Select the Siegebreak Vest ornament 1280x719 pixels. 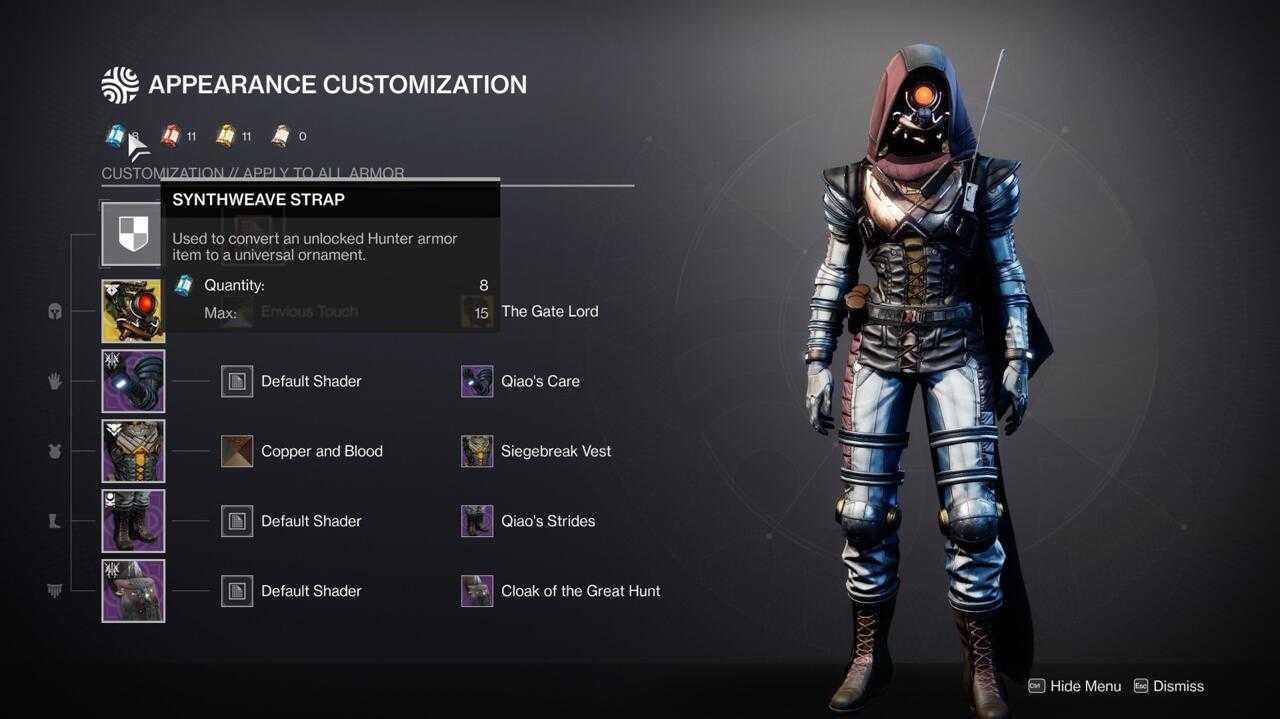[x=477, y=451]
